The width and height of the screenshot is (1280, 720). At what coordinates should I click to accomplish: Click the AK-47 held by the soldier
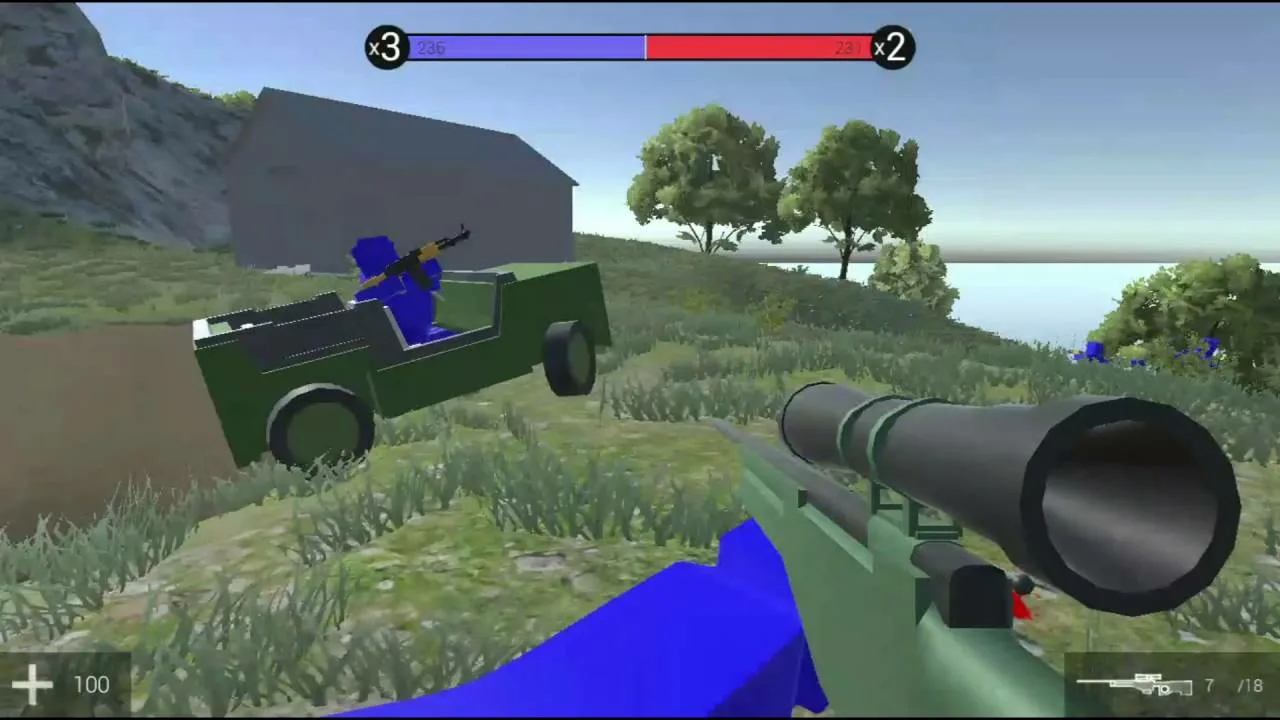tap(425, 250)
